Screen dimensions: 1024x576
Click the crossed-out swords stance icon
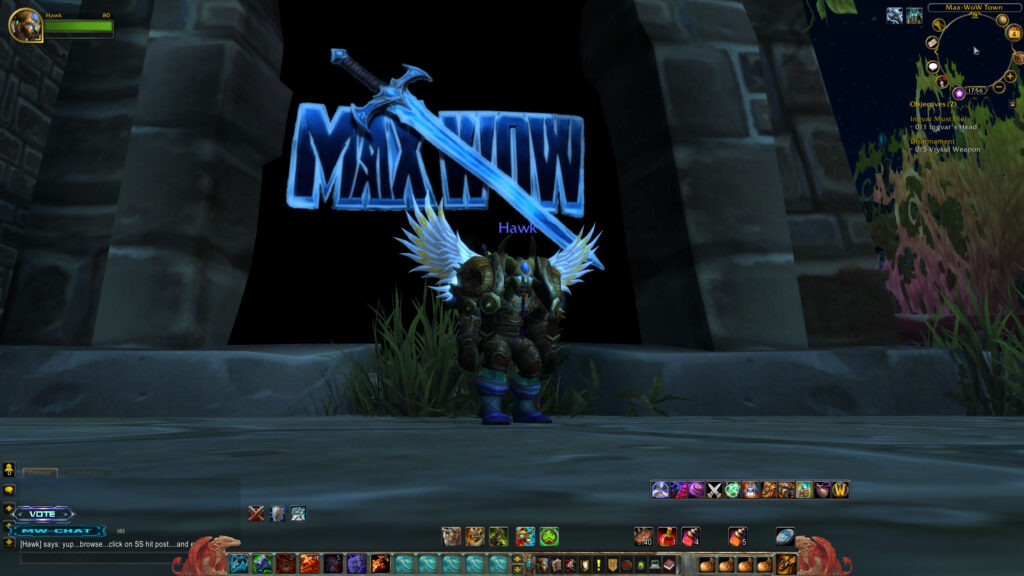[256, 513]
